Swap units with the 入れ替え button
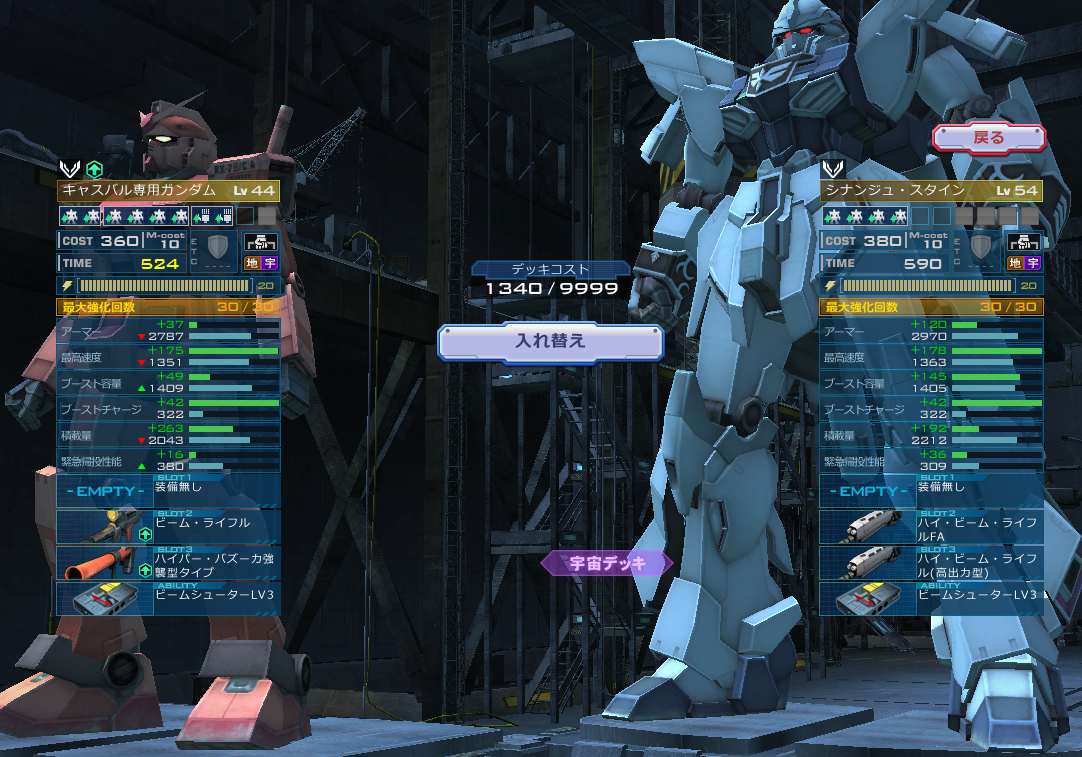 tap(550, 341)
